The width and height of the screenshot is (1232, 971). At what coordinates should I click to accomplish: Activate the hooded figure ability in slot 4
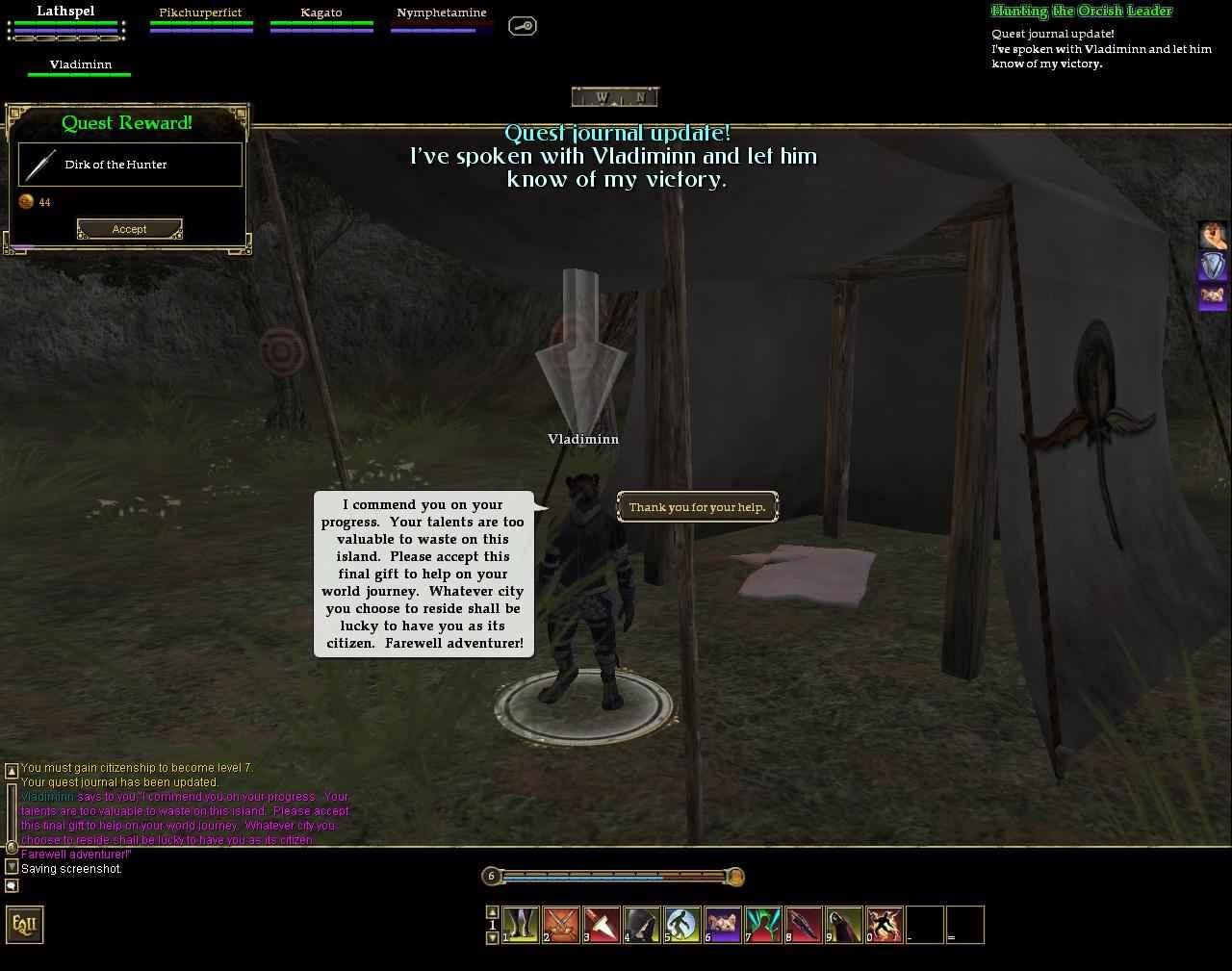click(641, 925)
